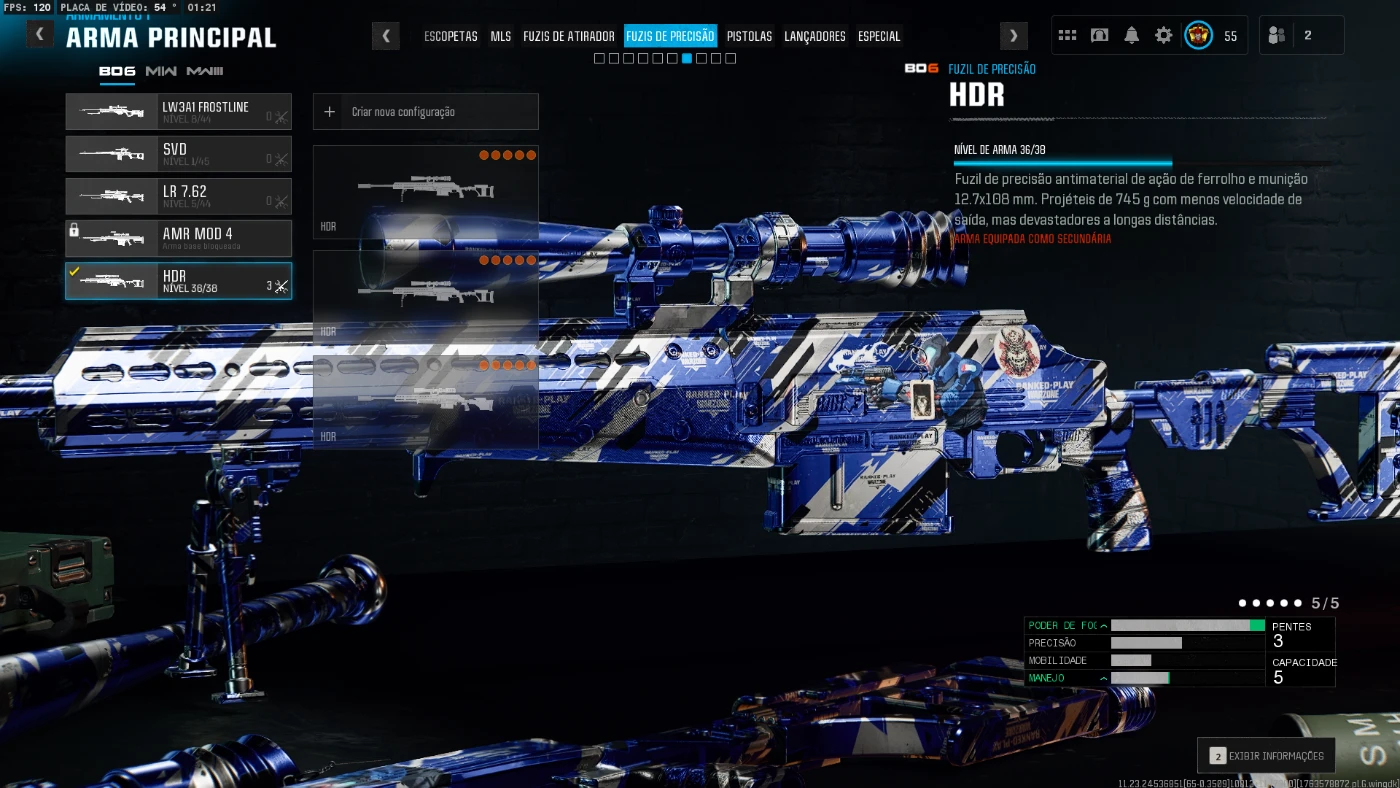
Task: Switch to the Escopetas category tab
Action: (451, 36)
